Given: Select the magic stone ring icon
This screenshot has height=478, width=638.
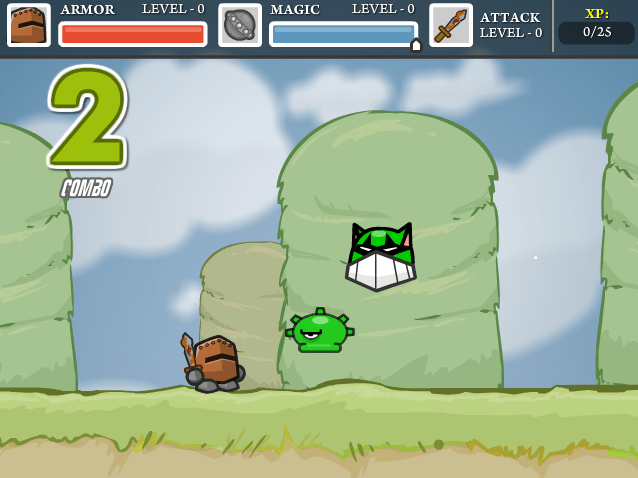Looking at the screenshot, I should [x=240, y=25].
